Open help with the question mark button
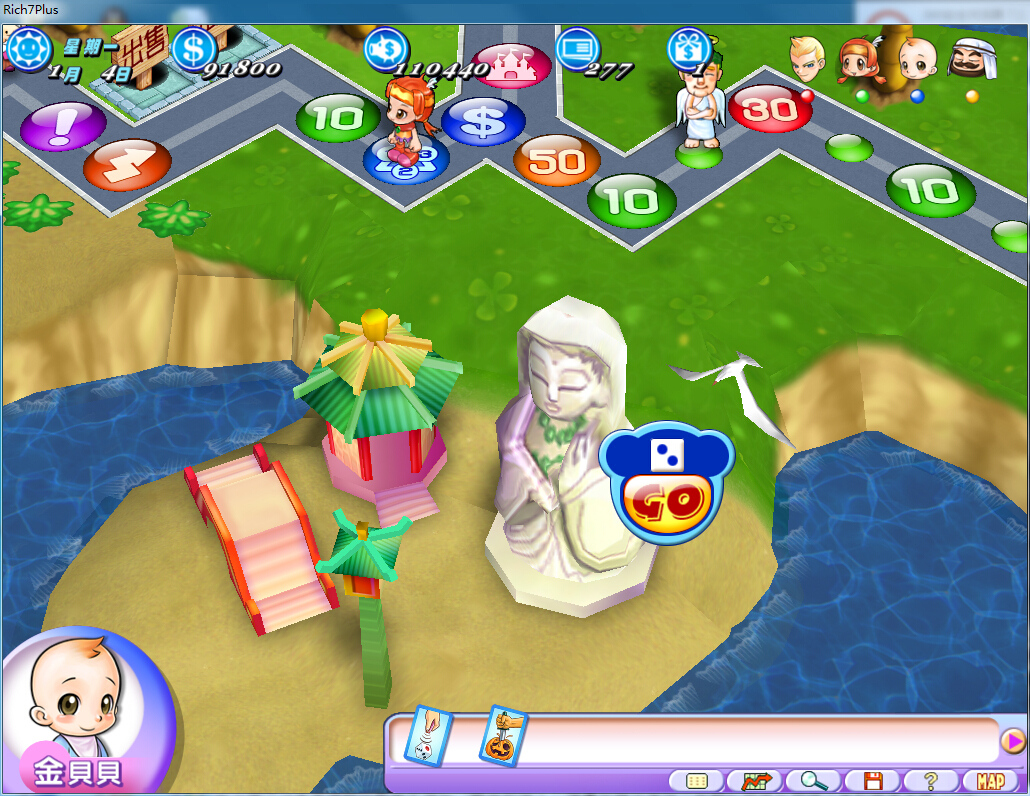Screen dimensions: 1030x796 [x=931, y=781]
